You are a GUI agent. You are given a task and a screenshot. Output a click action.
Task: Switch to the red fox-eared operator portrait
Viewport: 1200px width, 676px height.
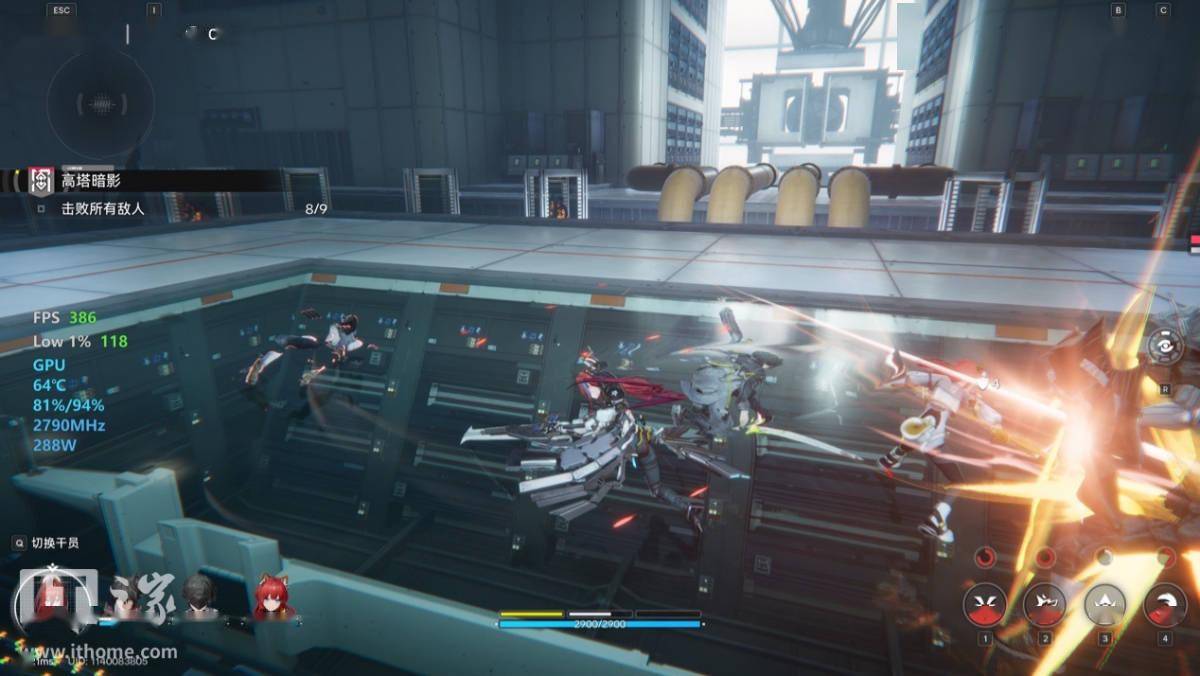(x=273, y=598)
